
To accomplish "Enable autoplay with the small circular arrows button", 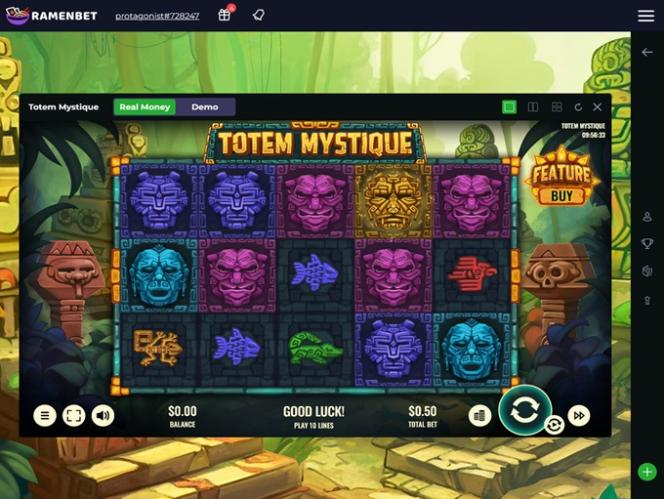I will click(554, 425).
